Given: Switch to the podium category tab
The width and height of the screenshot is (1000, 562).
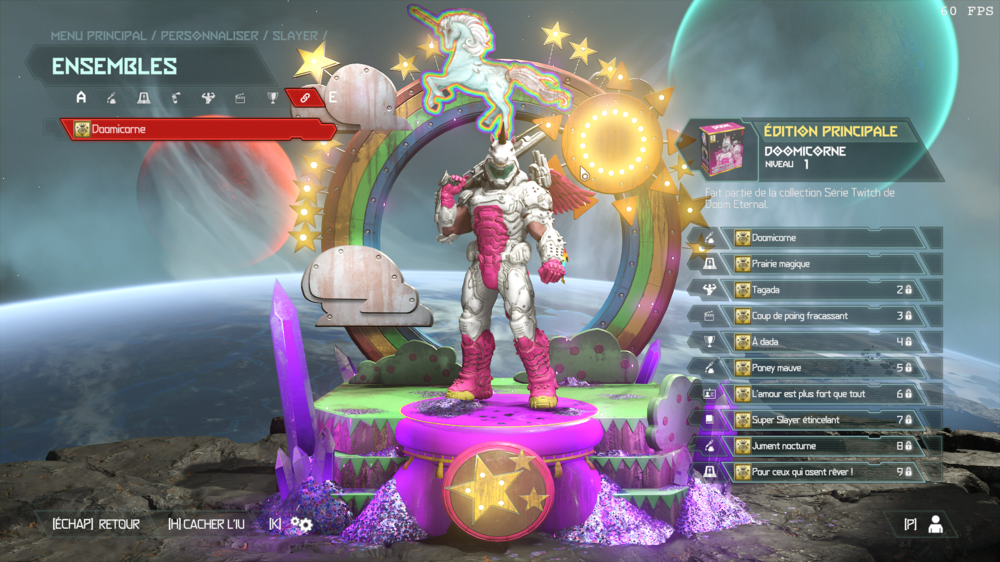Looking at the screenshot, I should (x=144, y=98).
